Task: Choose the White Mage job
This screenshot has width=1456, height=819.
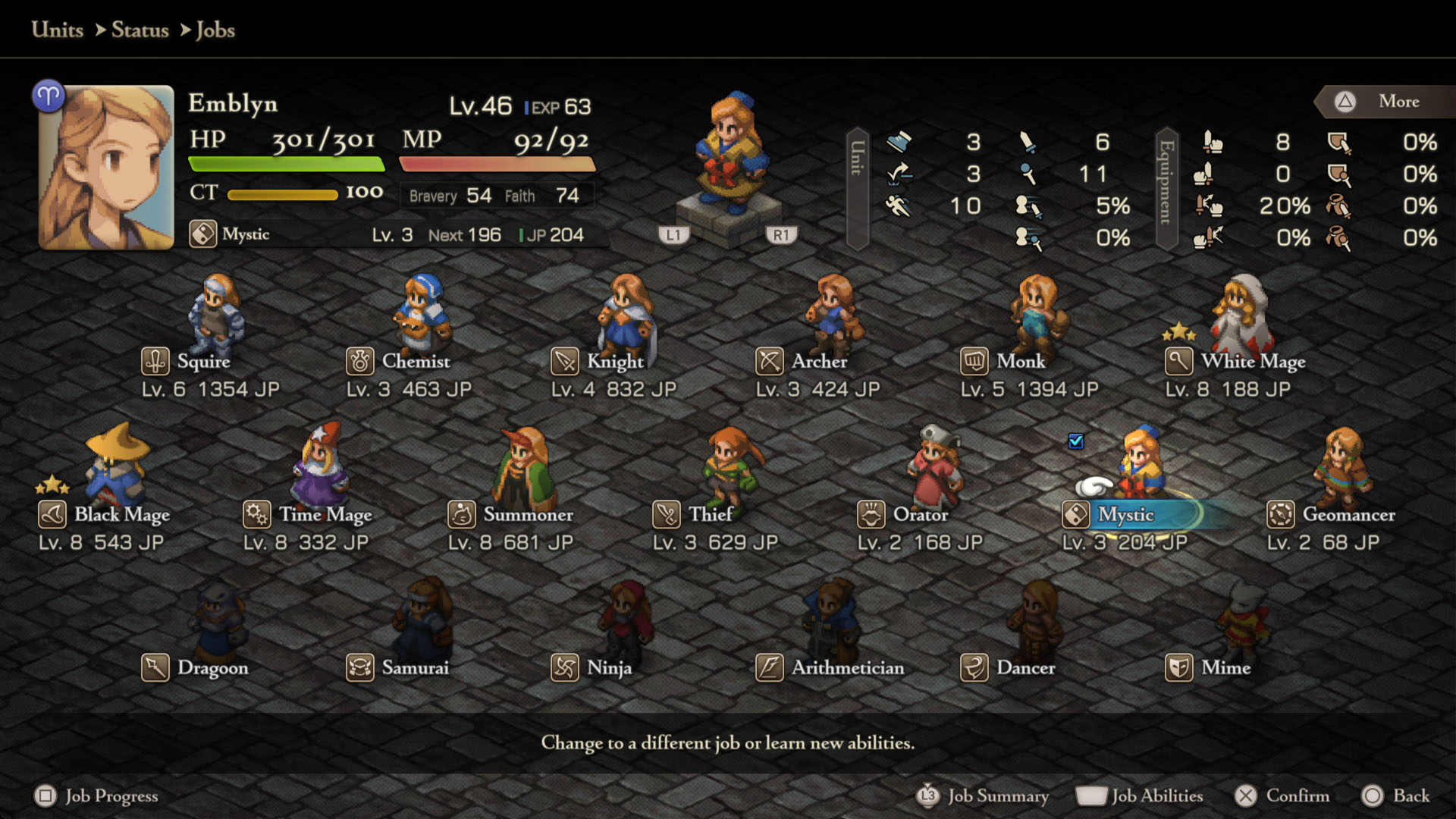Action: pyautogui.click(x=1253, y=361)
